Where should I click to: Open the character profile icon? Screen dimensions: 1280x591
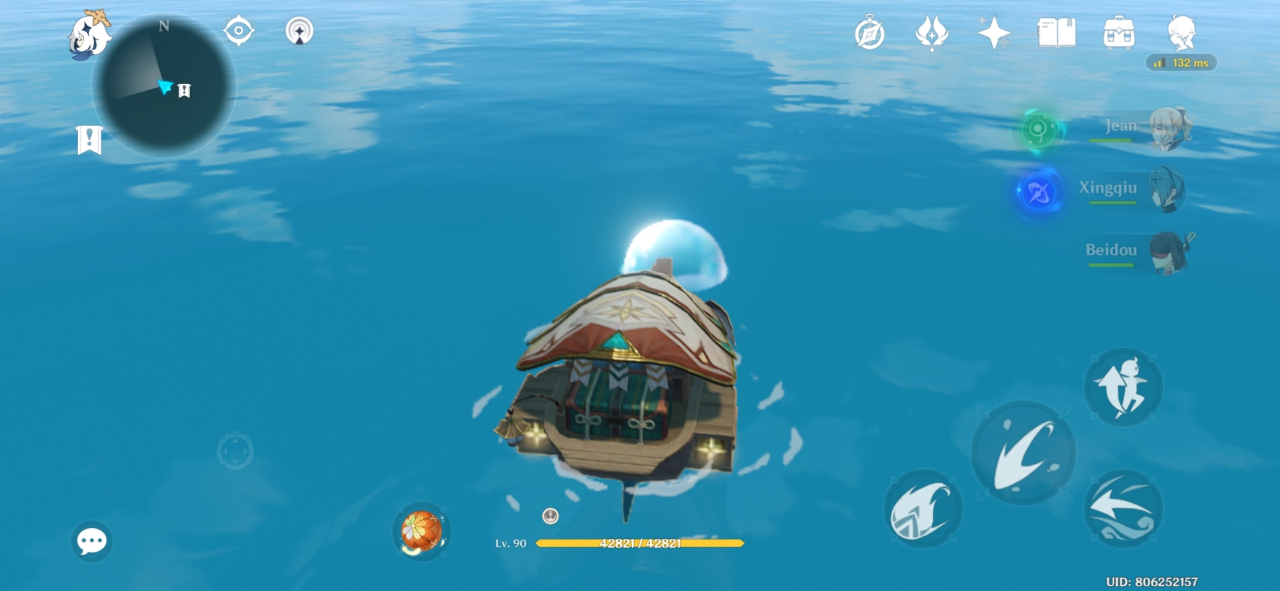(1181, 33)
